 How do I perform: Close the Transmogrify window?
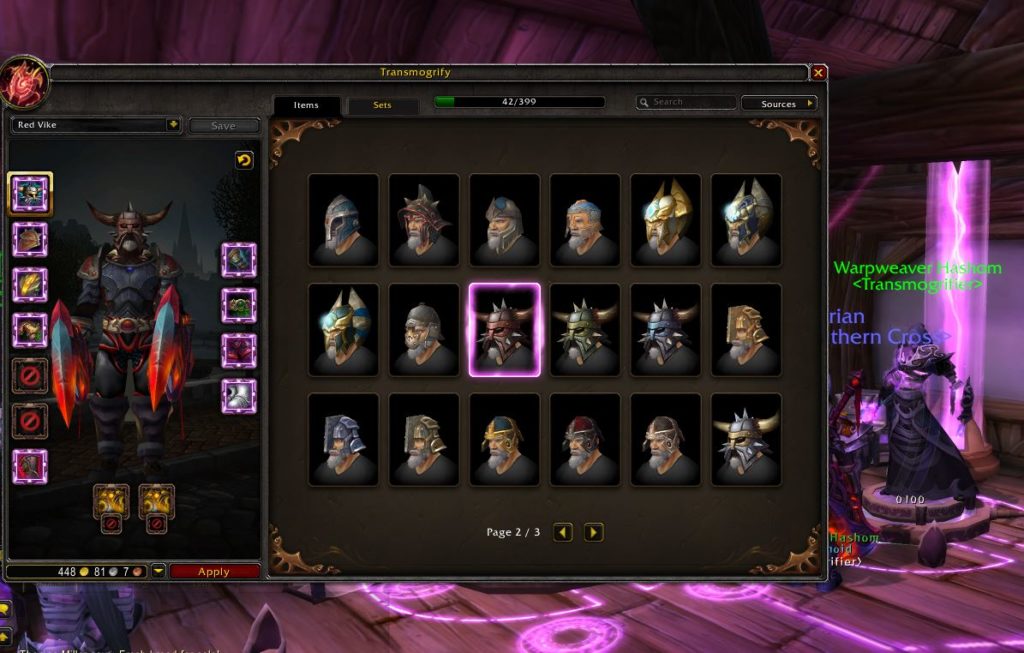pos(818,73)
